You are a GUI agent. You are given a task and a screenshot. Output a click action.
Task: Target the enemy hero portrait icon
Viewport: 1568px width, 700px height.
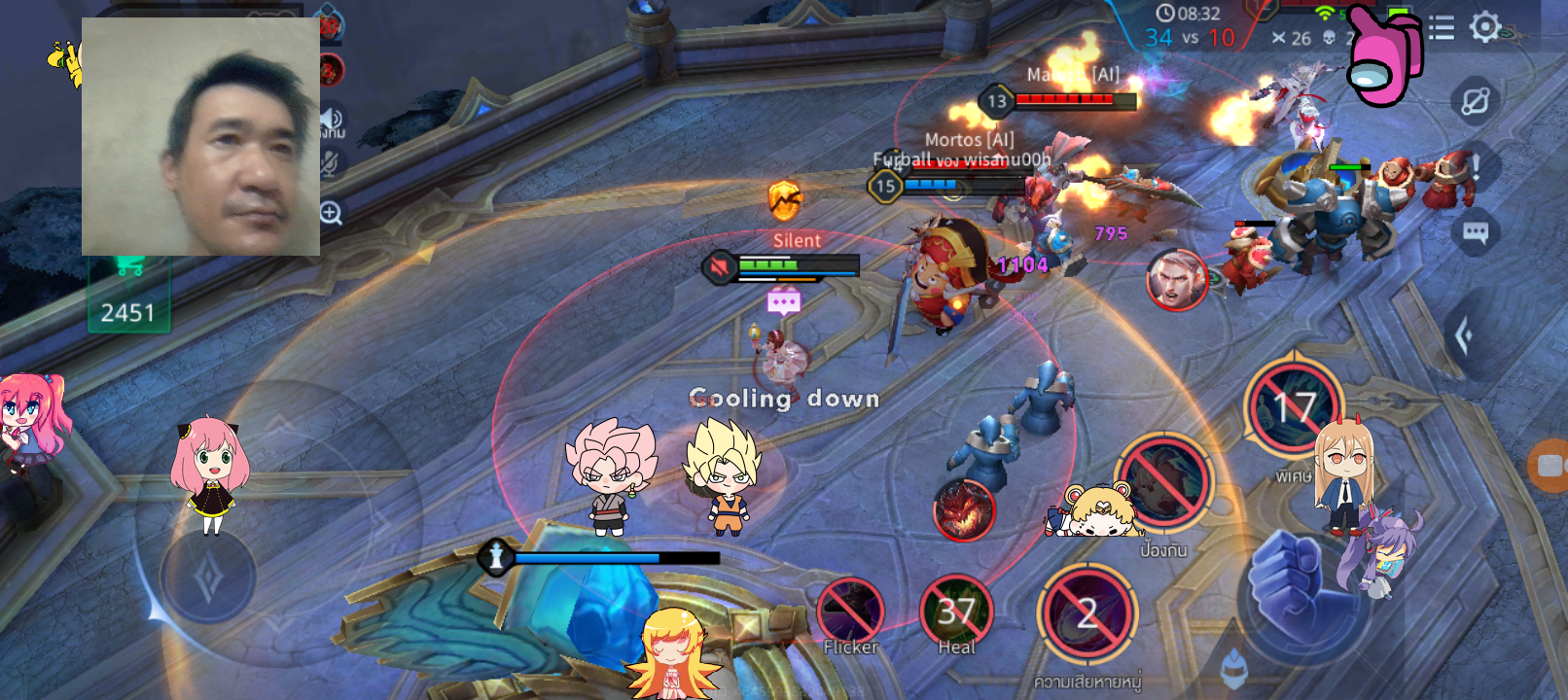click(1176, 279)
